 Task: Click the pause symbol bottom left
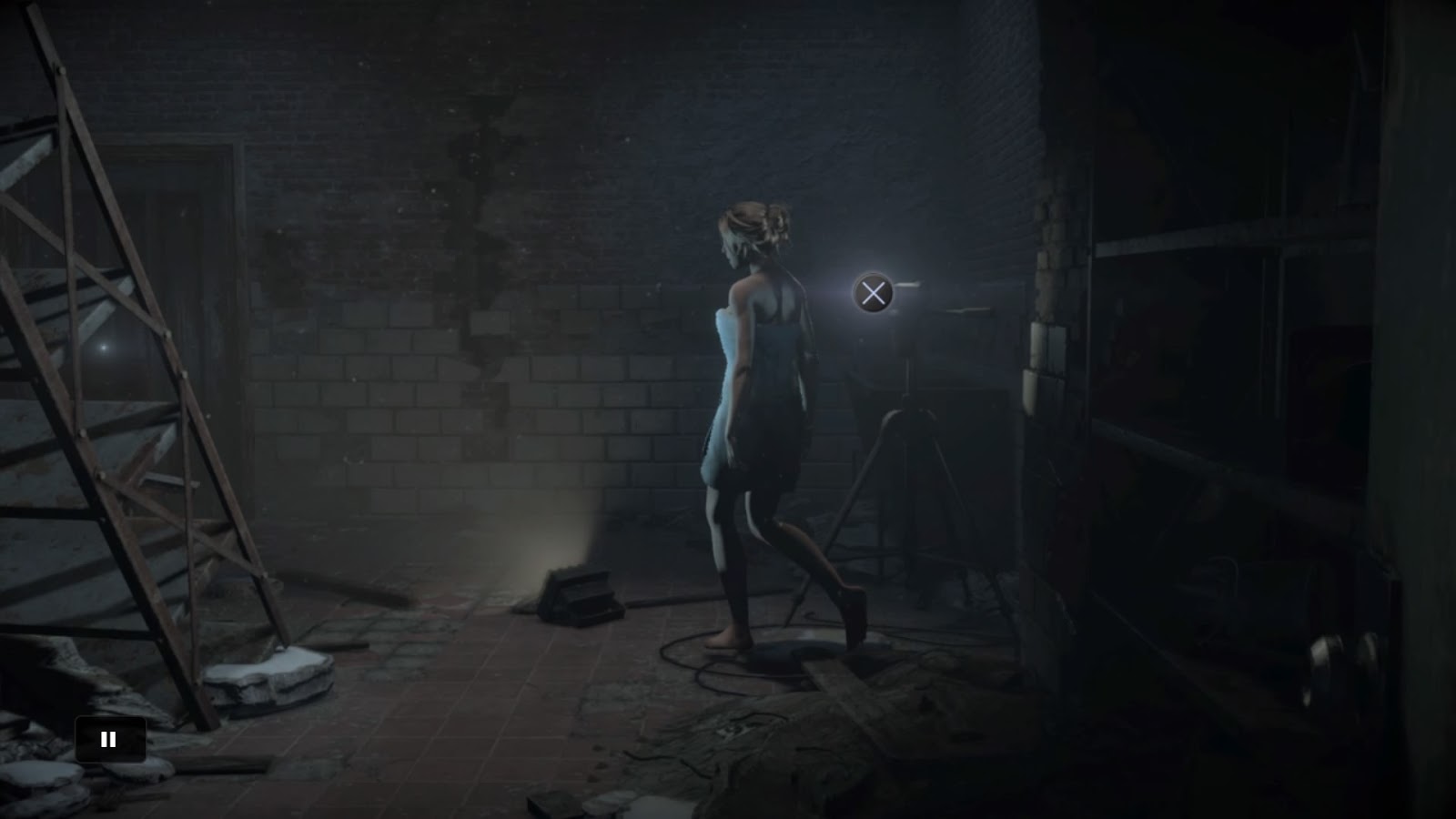[110, 738]
